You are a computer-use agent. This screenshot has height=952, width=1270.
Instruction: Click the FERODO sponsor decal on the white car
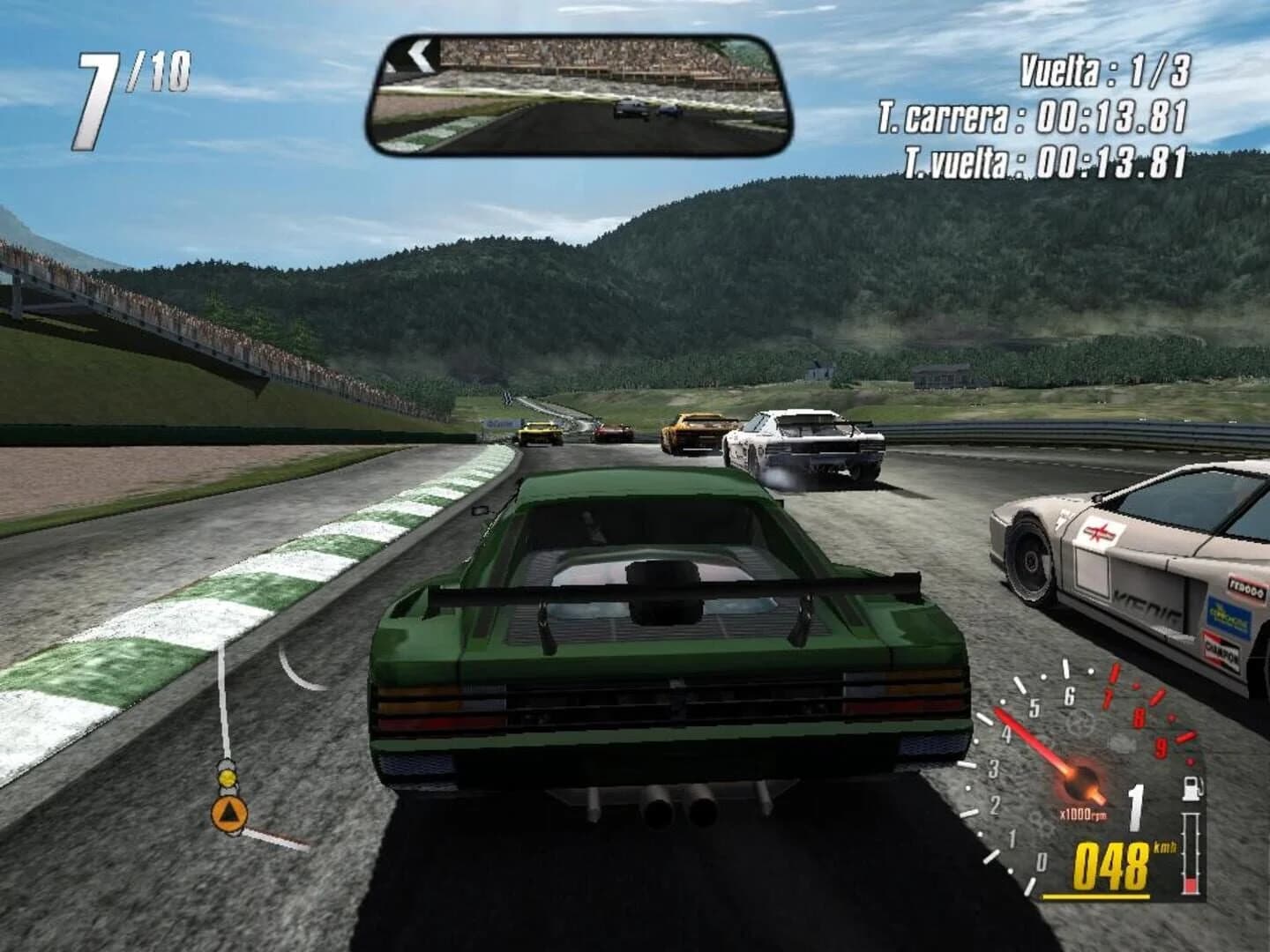(1249, 586)
